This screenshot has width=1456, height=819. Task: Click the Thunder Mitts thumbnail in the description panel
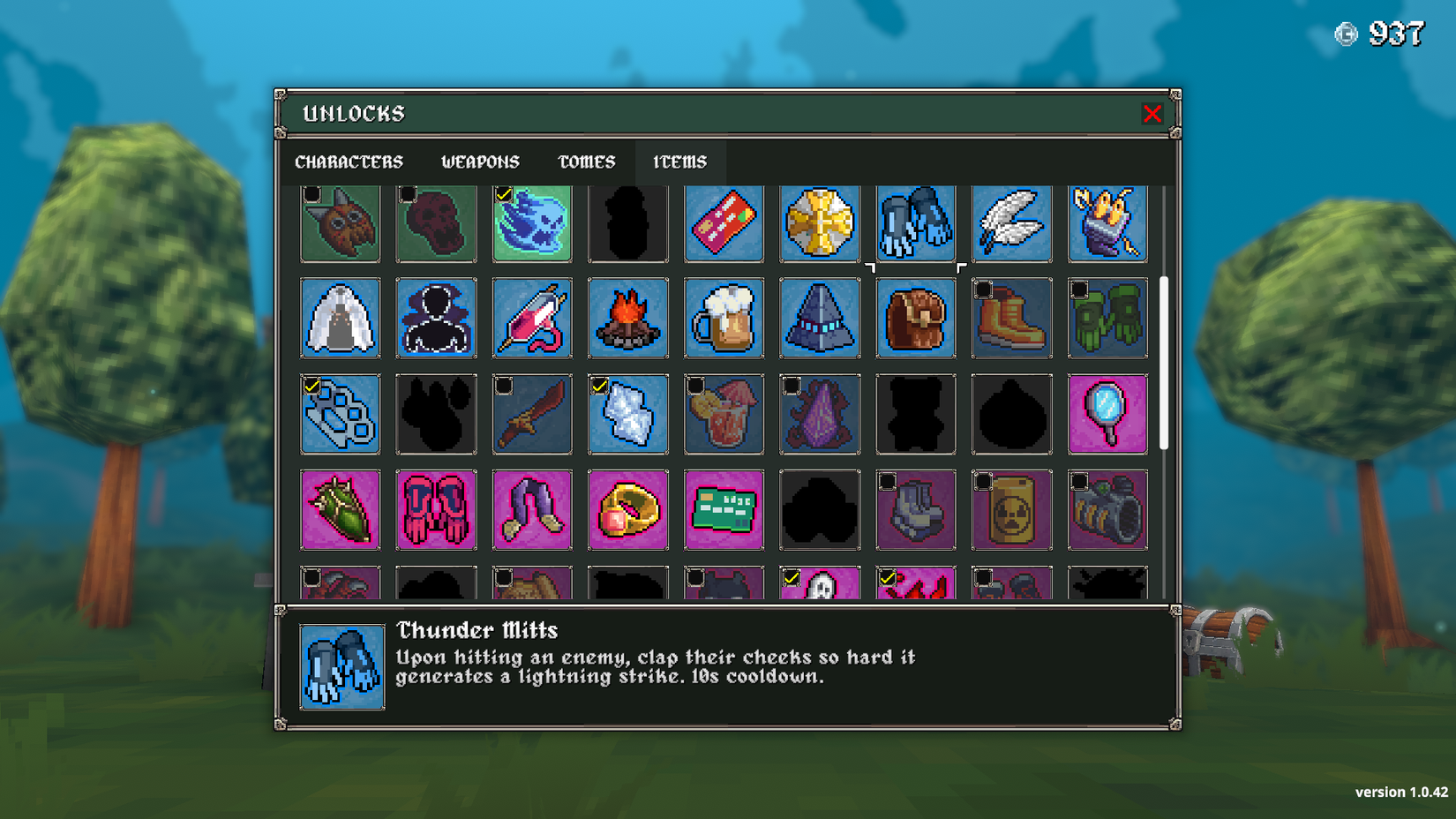[x=341, y=666]
